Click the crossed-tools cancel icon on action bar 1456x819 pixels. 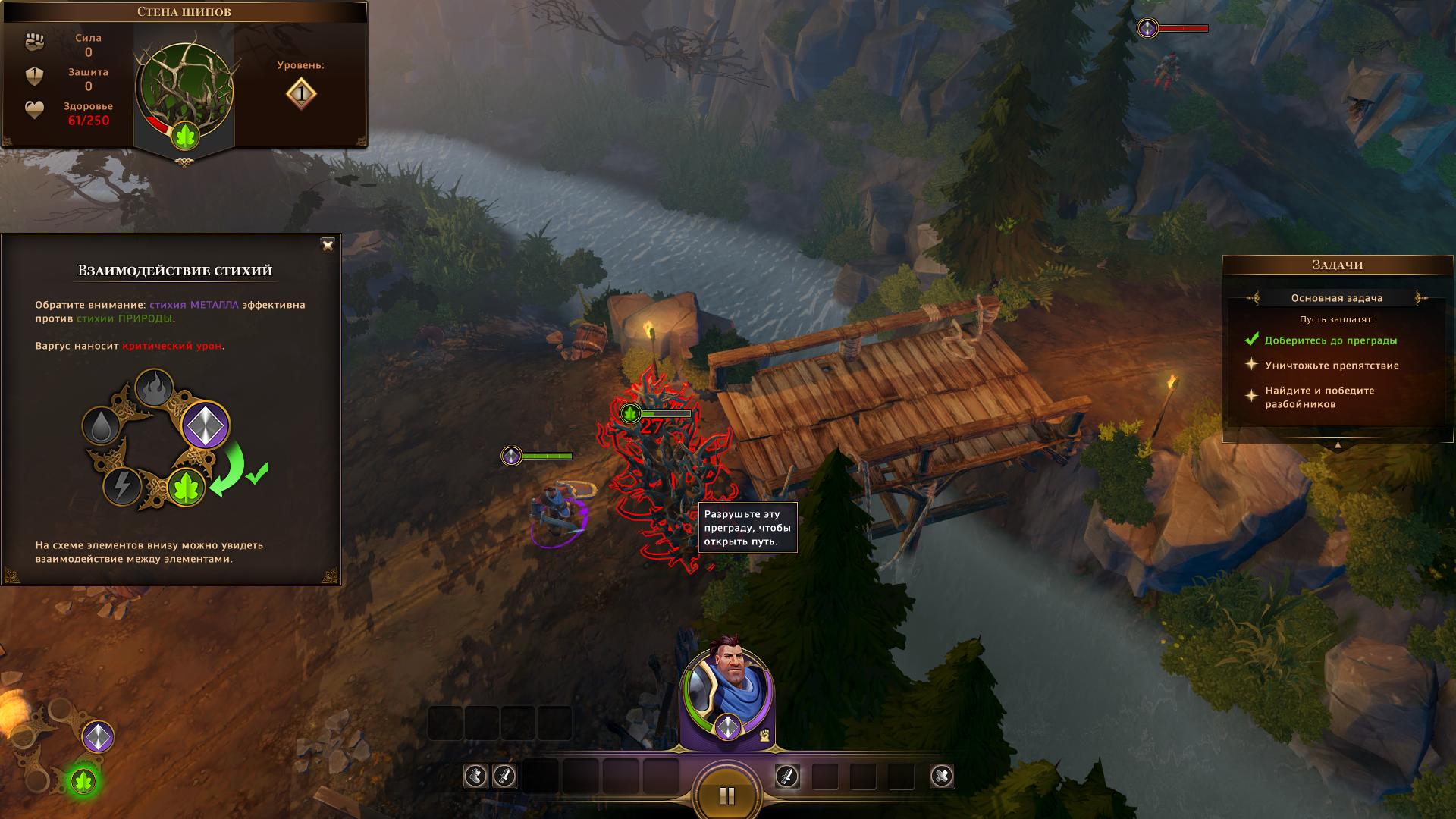coord(941,776)
